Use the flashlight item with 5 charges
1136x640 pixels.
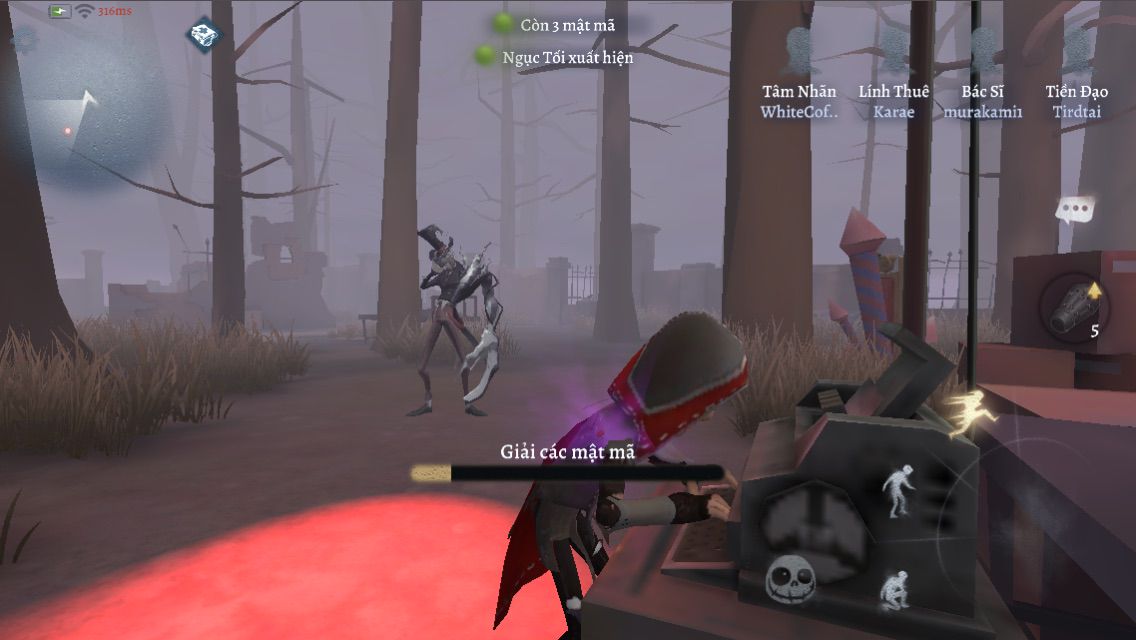[x=1074, y=306]
